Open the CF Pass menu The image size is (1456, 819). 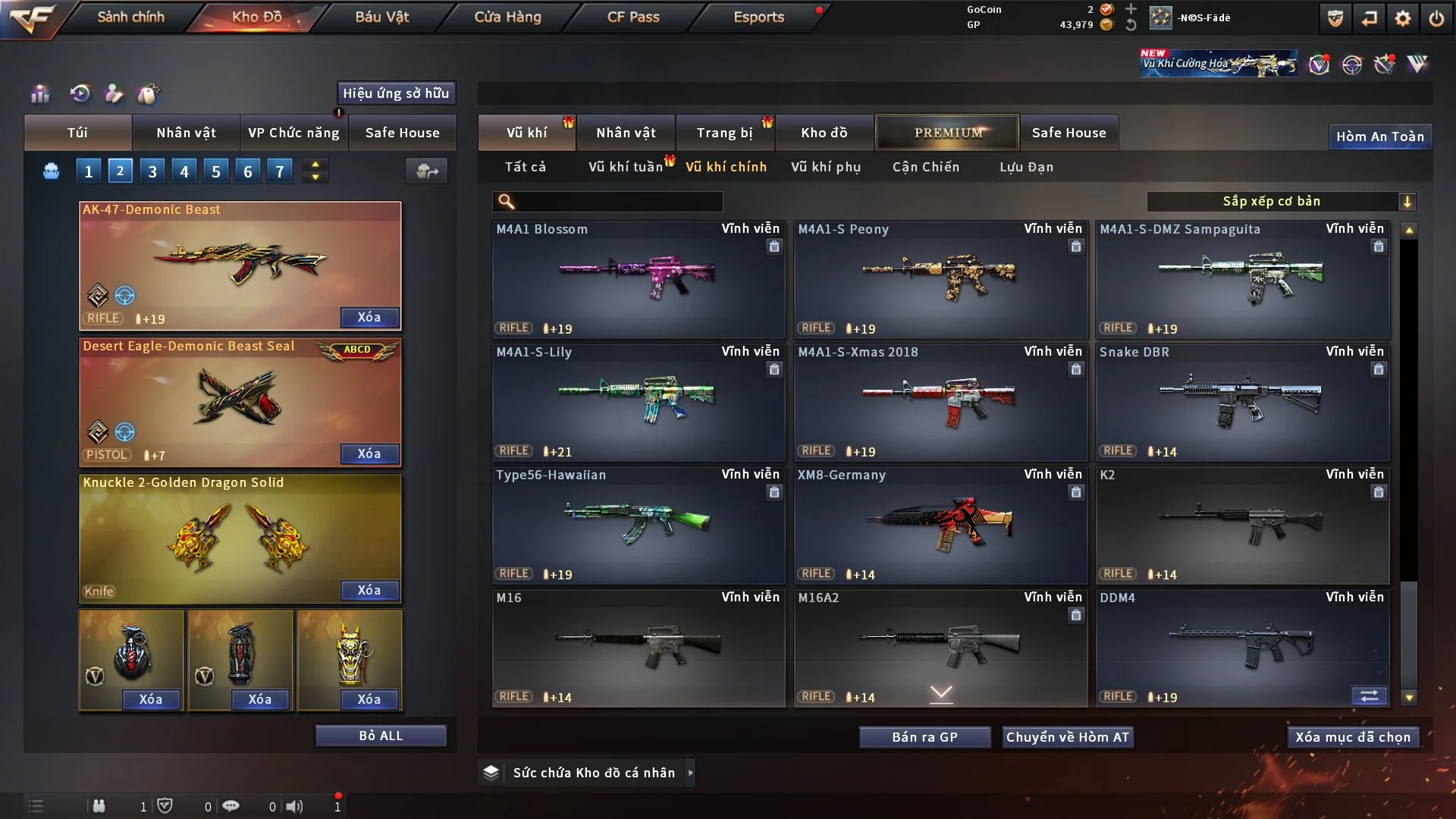tap(633, 17)
